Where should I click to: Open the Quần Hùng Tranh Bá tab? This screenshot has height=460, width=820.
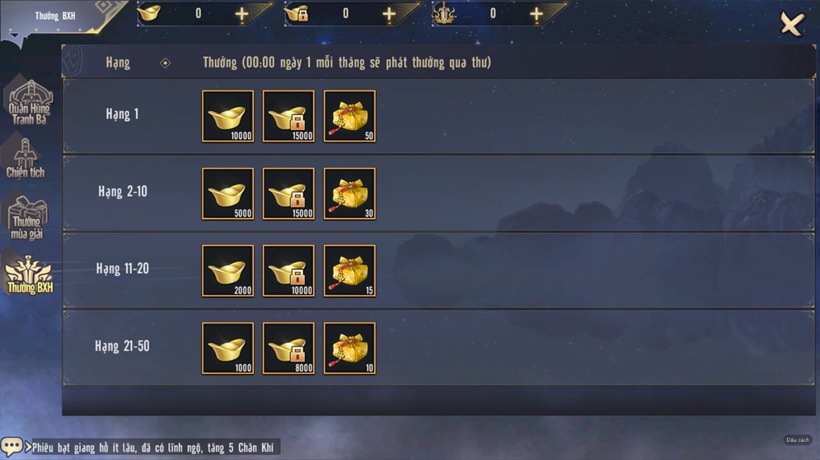pos(29,102)
